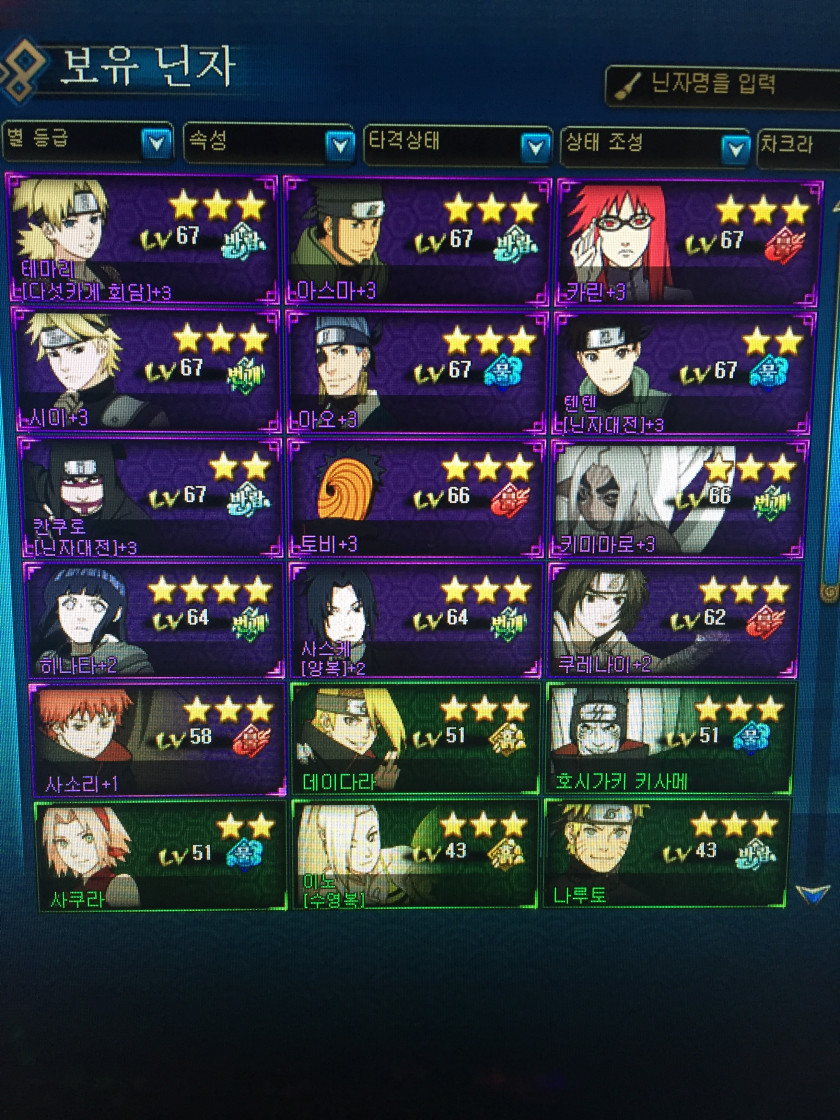Screen dimensions: 840x1120
Task: Pick the 데이다라 ninja card
Action: click(415, 738)
